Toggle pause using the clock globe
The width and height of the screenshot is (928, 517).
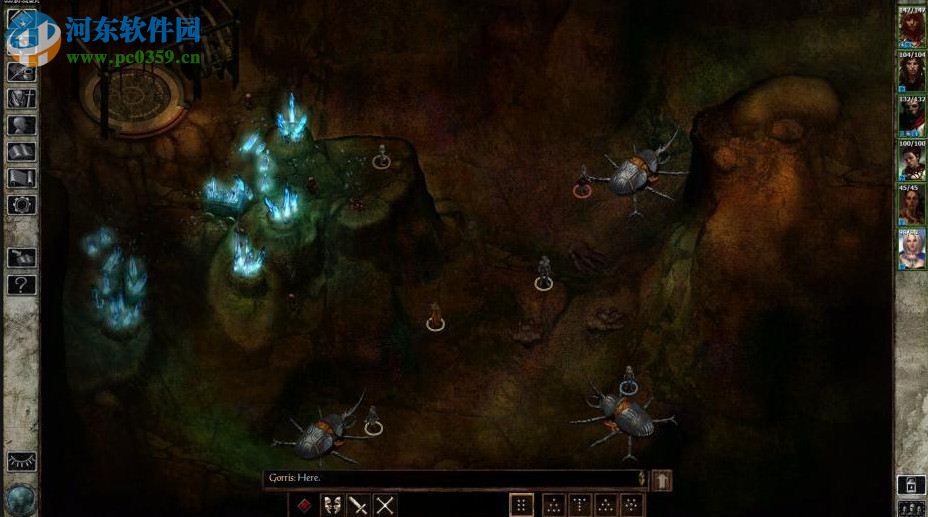point(21,497)
